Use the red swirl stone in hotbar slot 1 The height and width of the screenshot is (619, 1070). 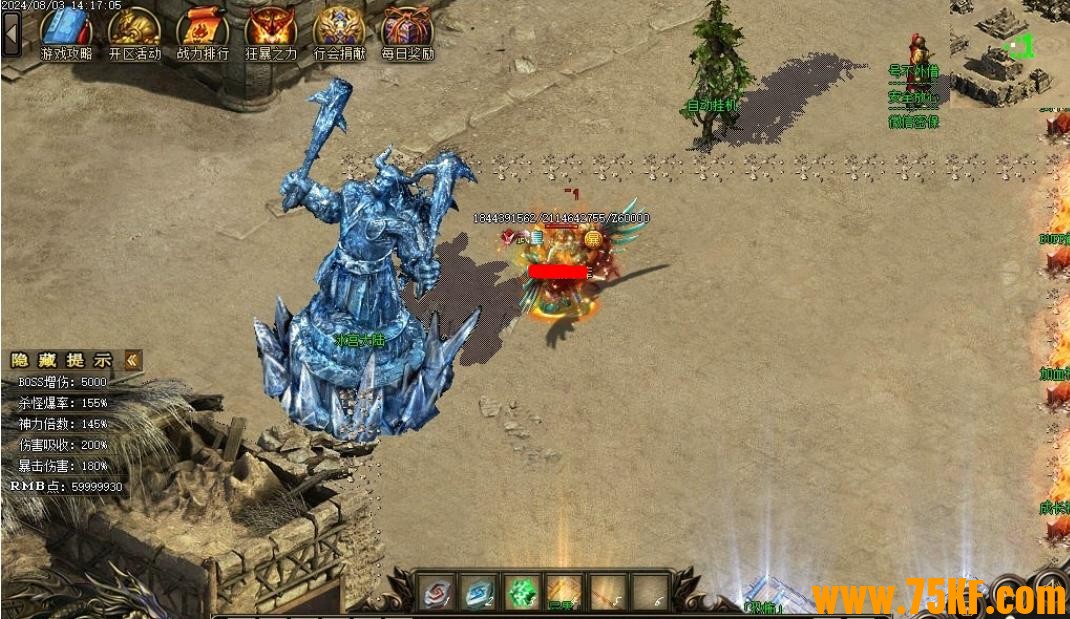click(436, 592)
